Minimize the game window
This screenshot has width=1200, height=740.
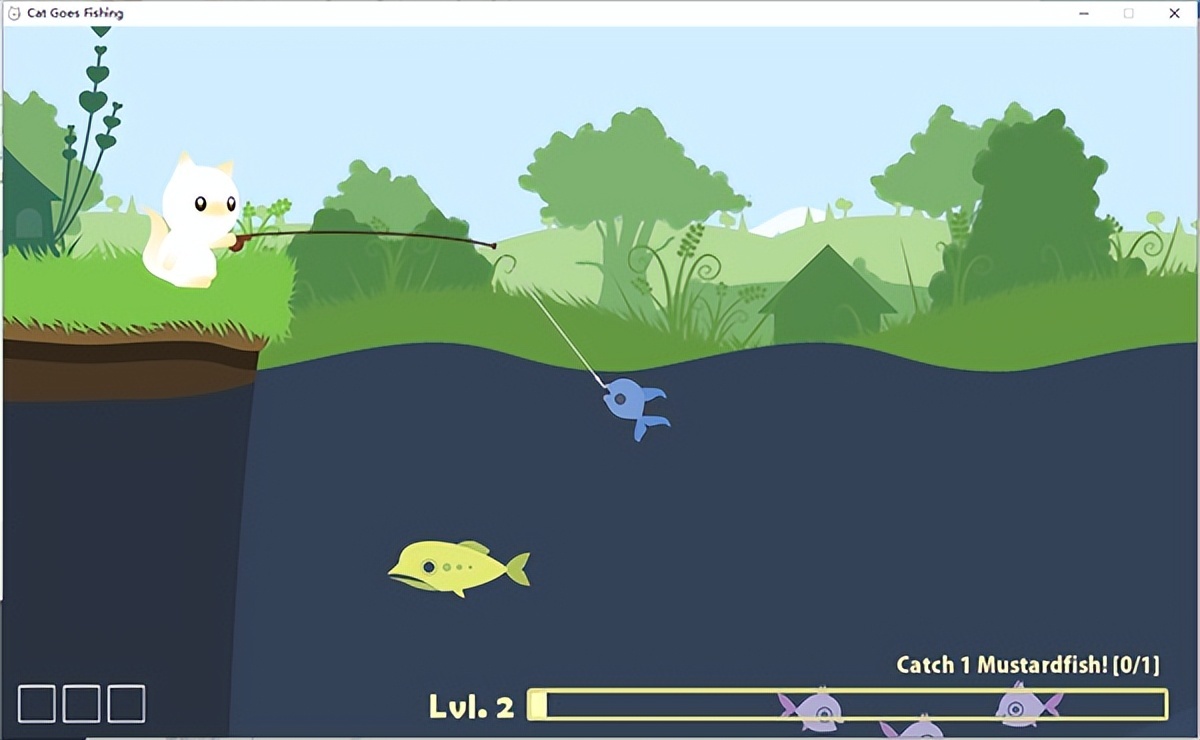click(1084, 13)
